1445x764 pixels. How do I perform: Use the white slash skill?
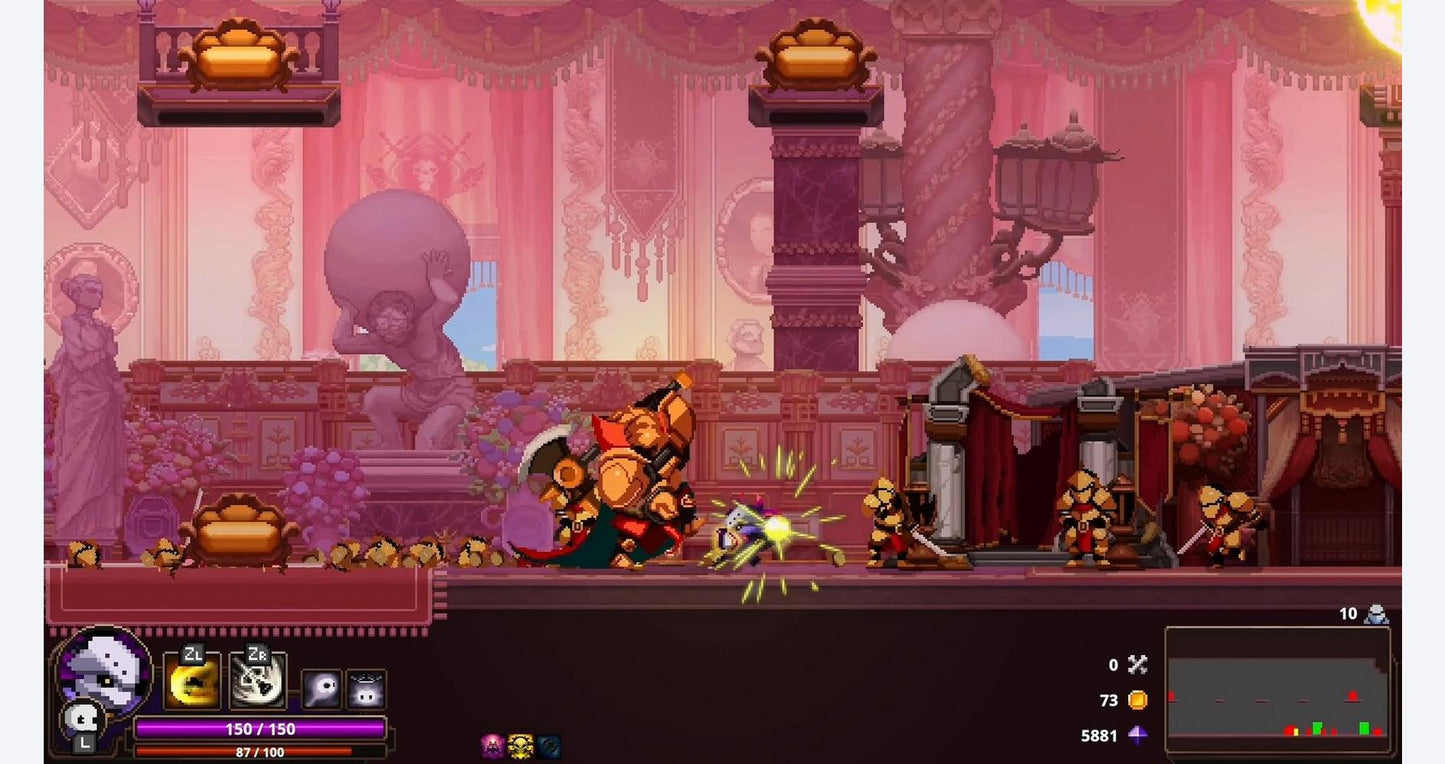258,683
